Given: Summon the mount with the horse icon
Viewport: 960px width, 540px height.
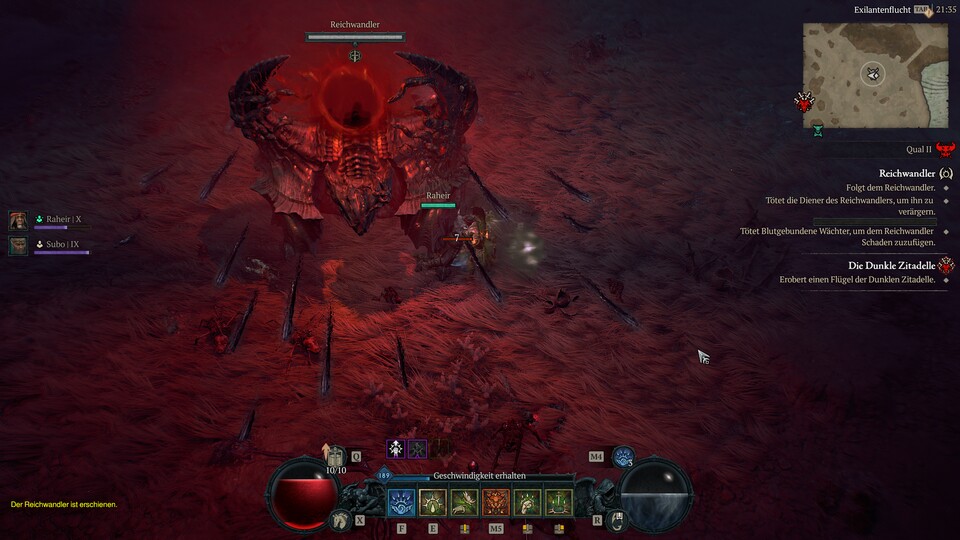Looking at the screenshot, I should [x=342, y=520].
